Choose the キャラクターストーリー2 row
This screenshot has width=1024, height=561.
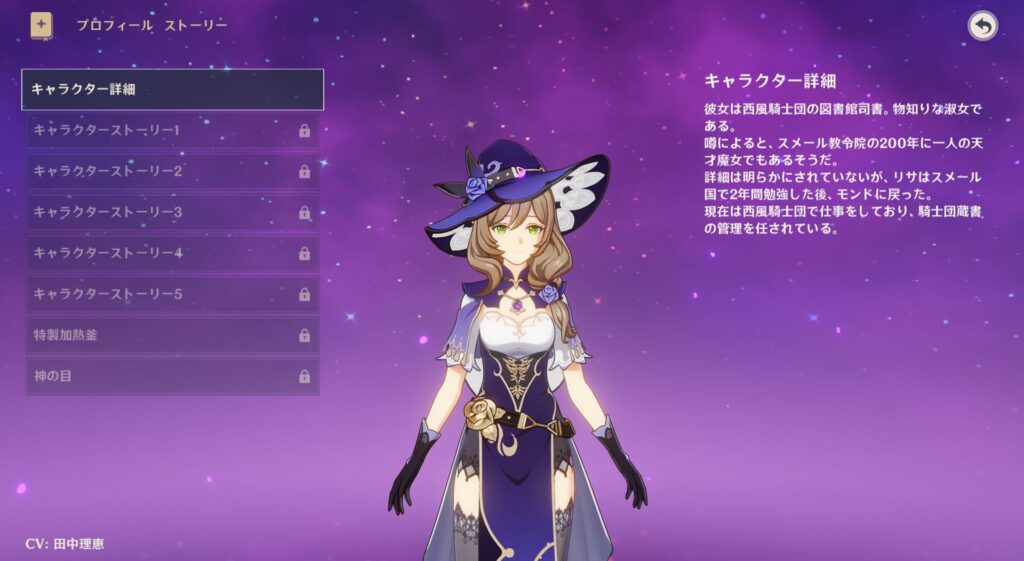coord(172,171)
